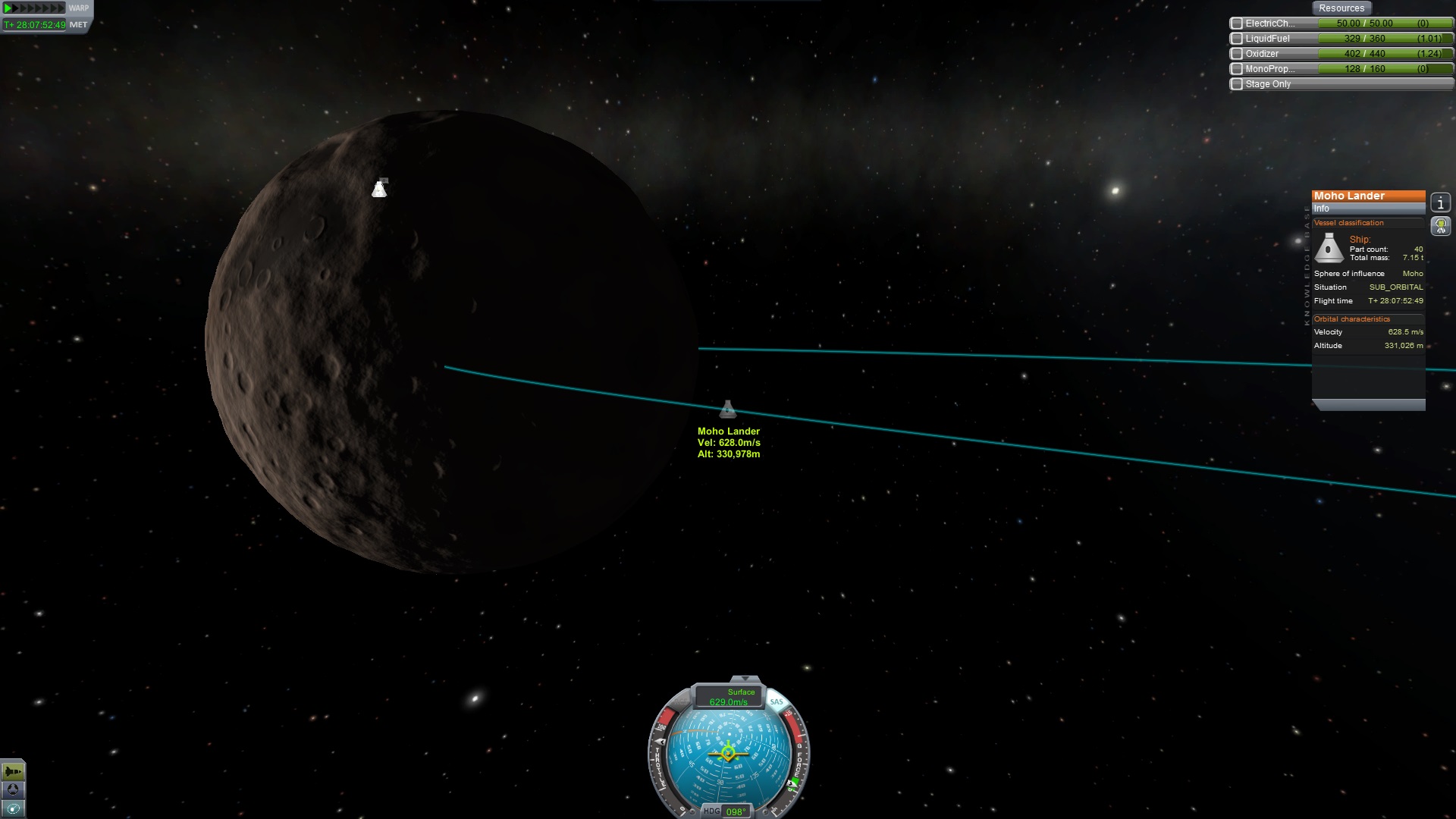Toggle the orbital map view button
Image resolution: width=1456 pixels, height=819 pixels.
click(x=13, y=808)
